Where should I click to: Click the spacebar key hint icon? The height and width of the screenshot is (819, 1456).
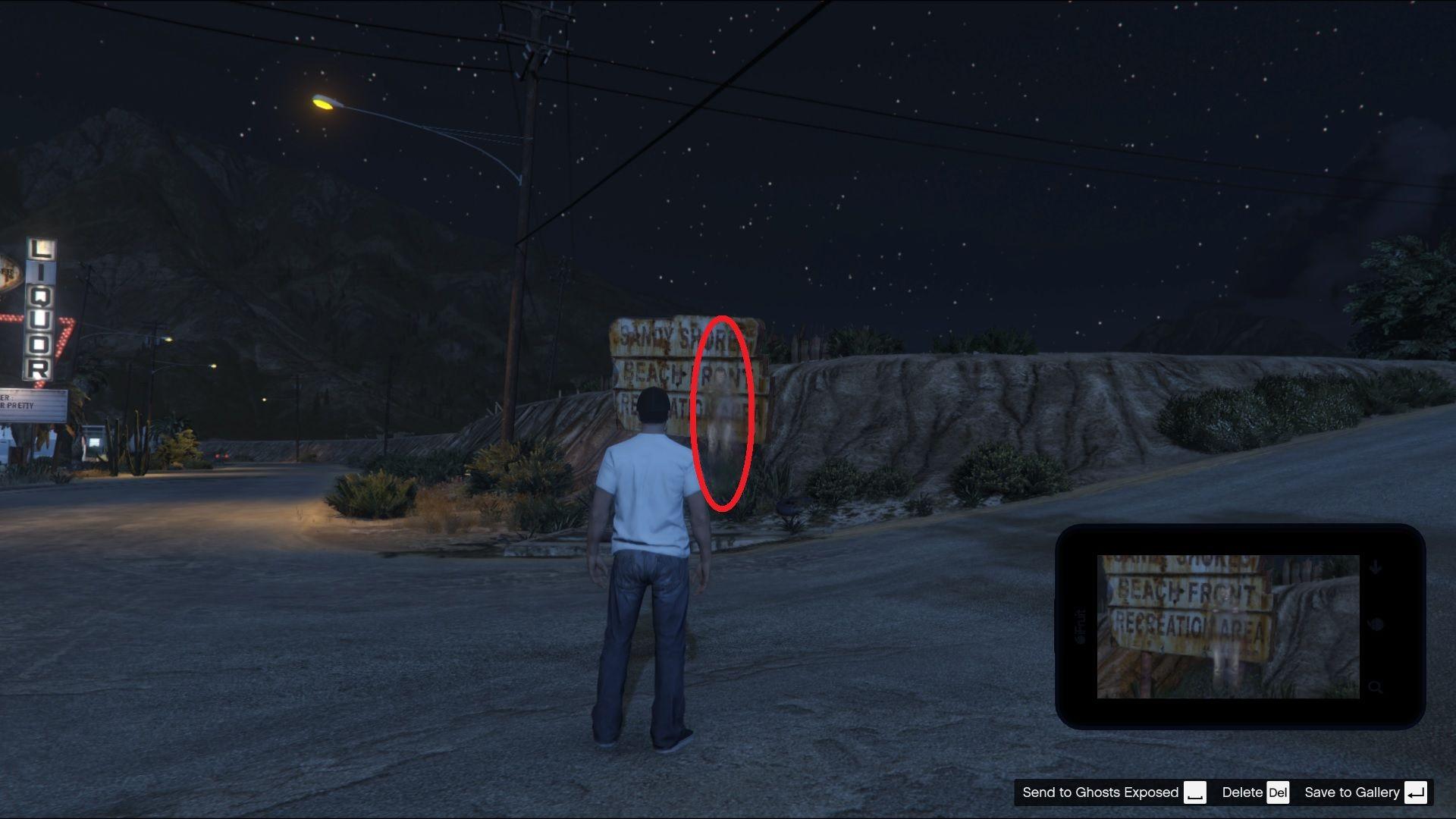click(1196, 792)
